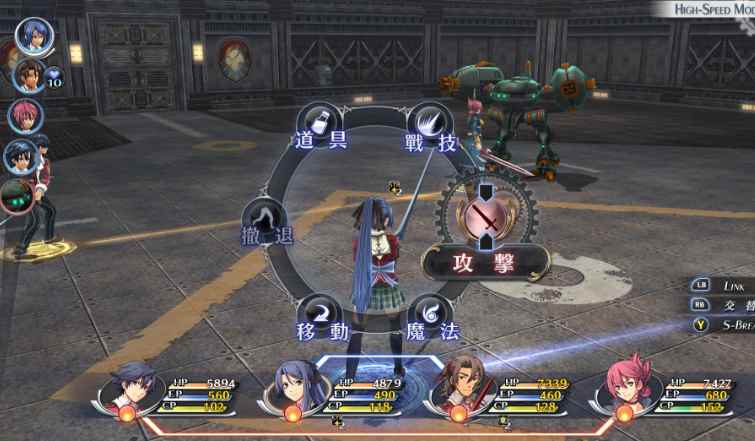Click the brown-haired portrait in the turn order

coord(28,75)
